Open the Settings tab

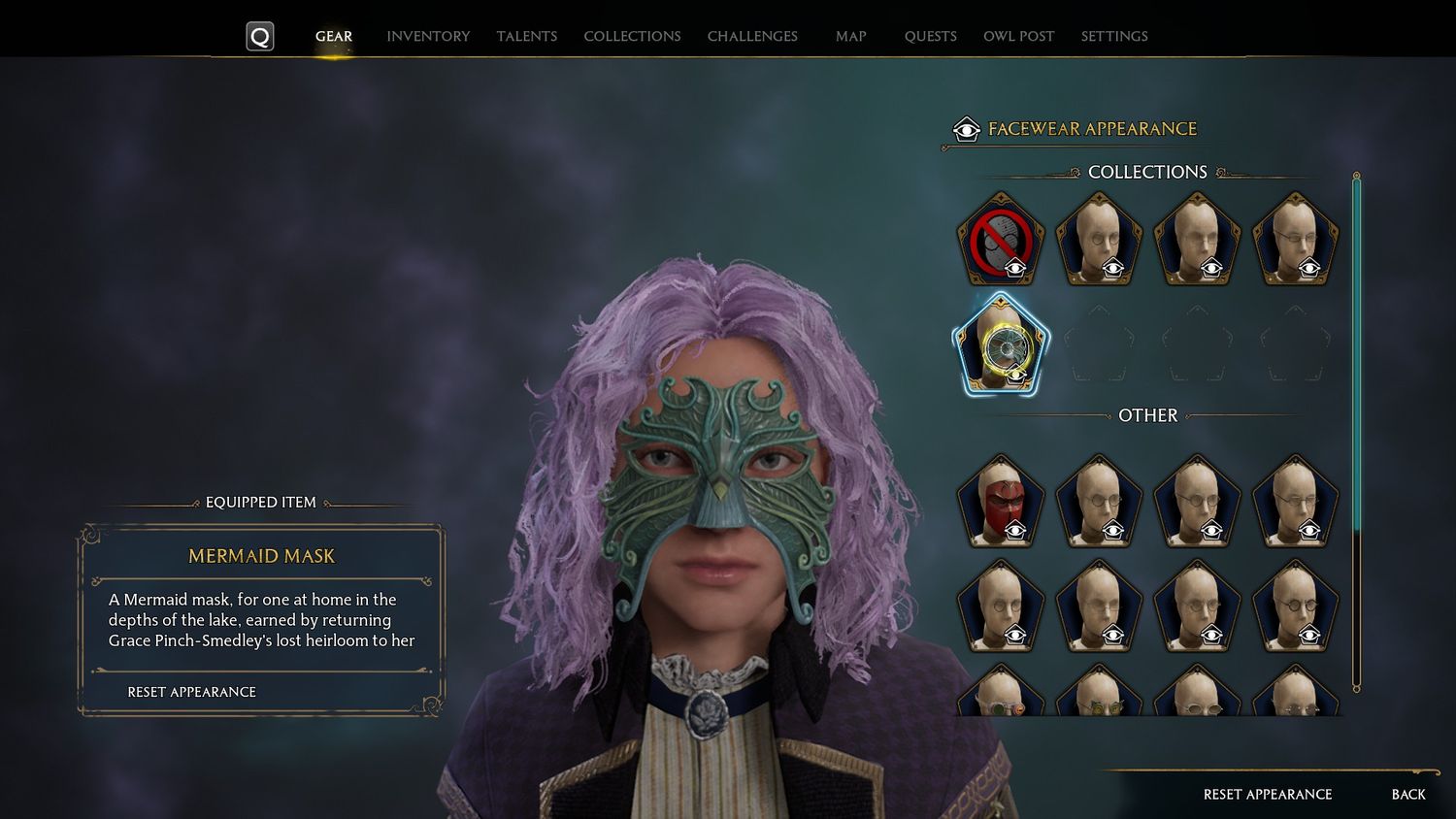point(1114,36)
